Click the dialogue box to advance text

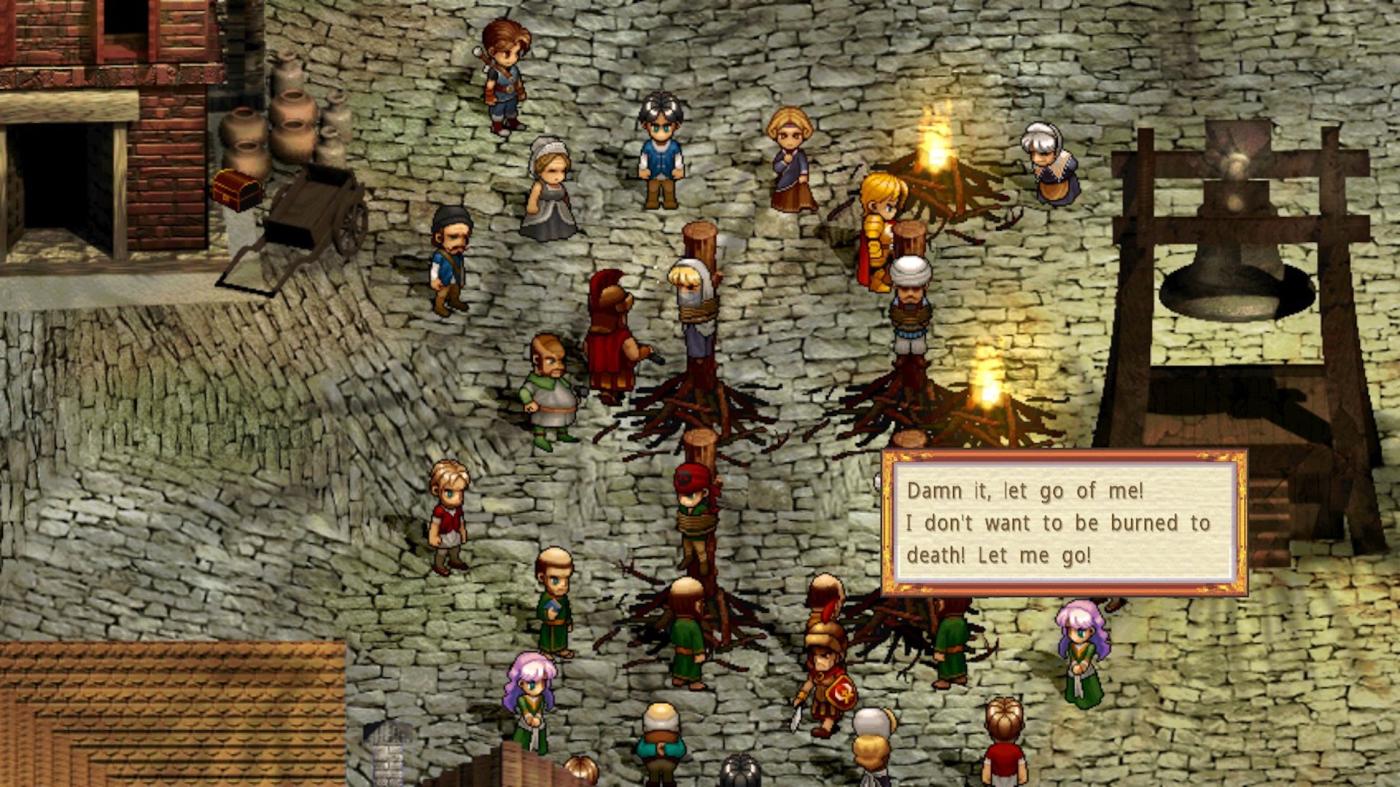[x=1064, y=523]
